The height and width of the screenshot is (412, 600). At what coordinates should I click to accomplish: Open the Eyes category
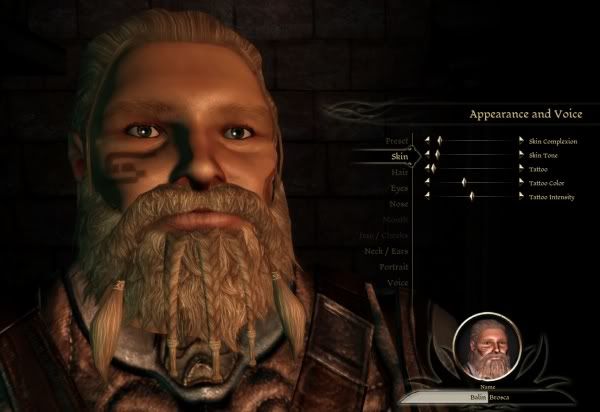coord(398,188)
